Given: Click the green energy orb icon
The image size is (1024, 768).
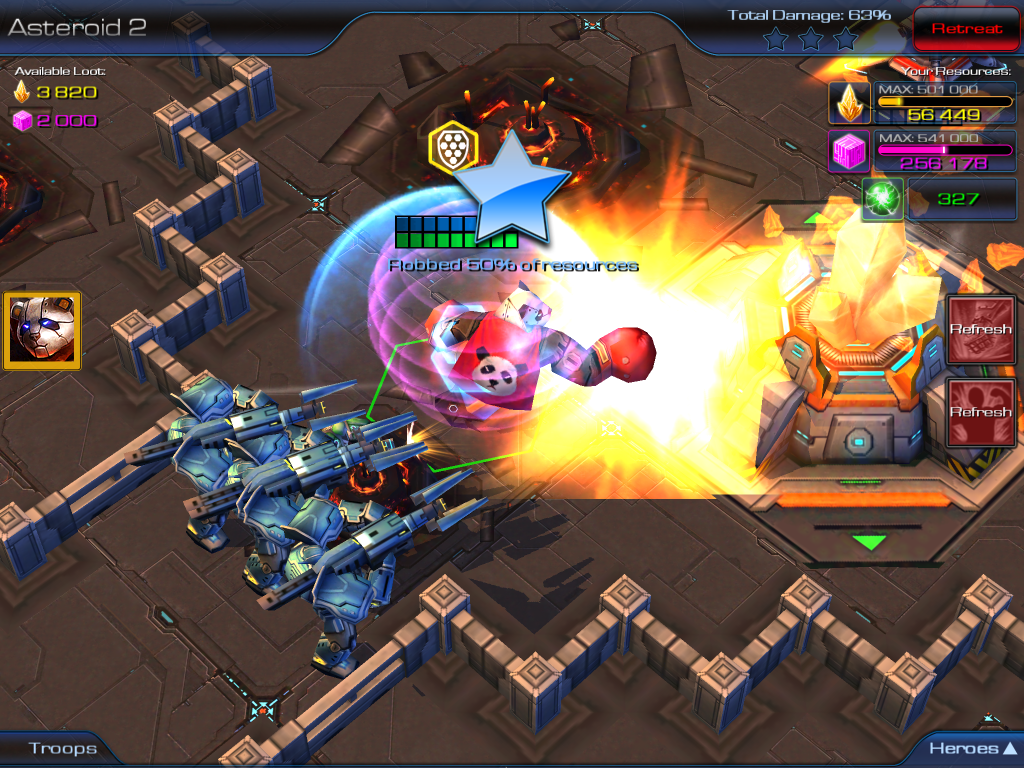Looking at the screenshot, I should pos(883,198).
